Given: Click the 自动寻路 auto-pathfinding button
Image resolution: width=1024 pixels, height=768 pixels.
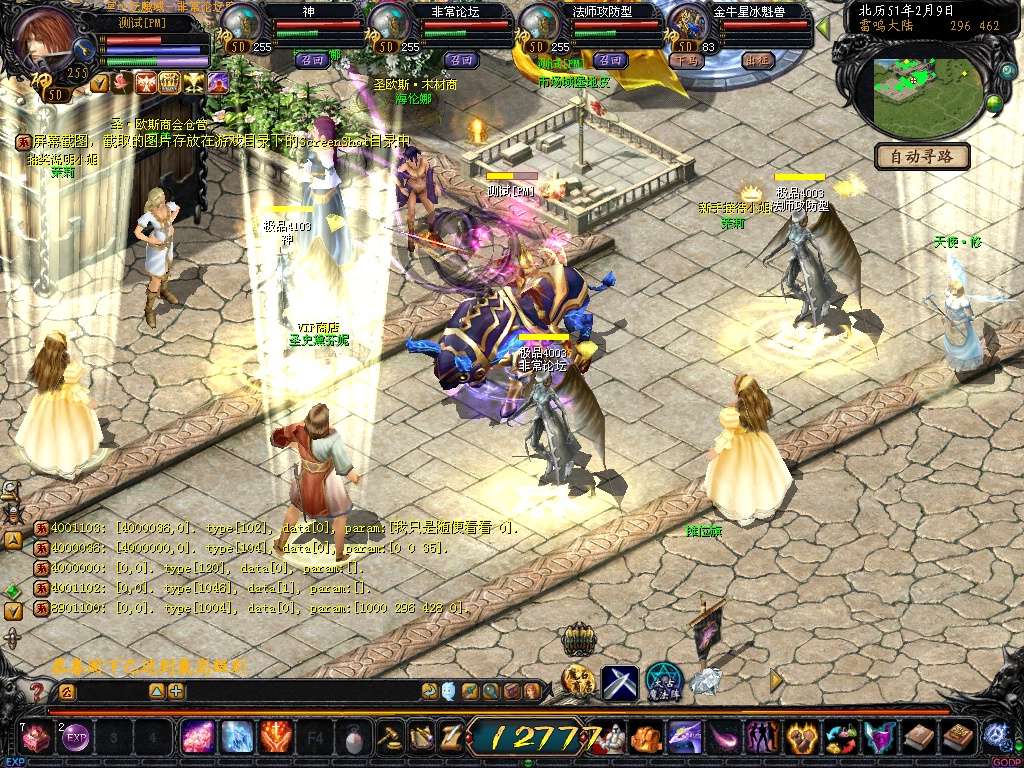Looking at the screenshot, I should coord(922,156).
